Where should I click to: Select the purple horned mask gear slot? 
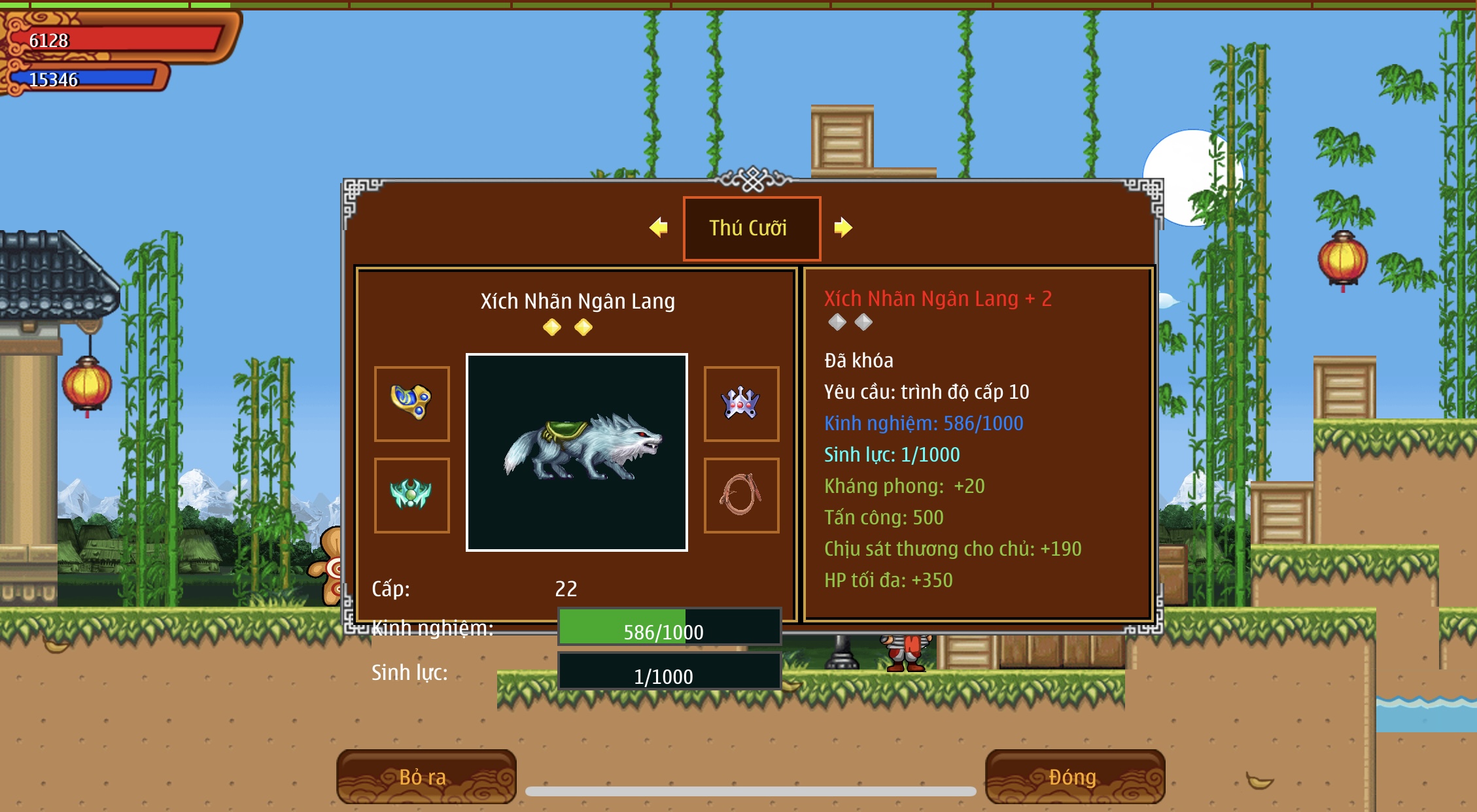pyautogui.click(x=741, y=403)
